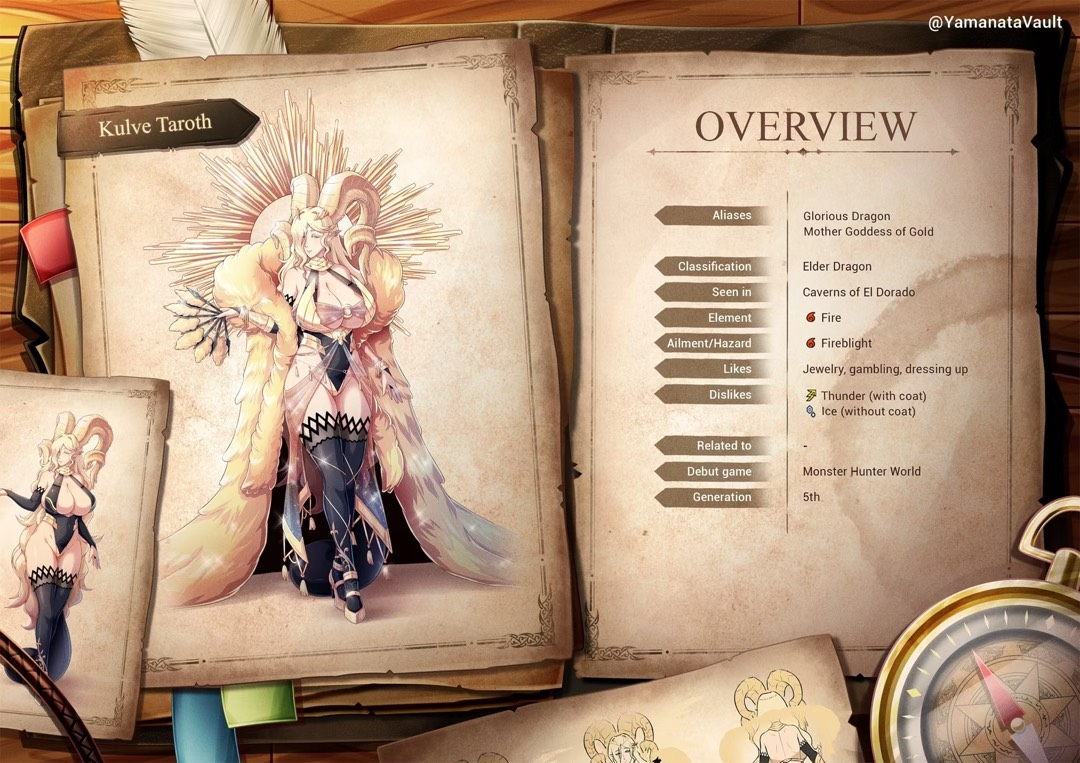Open the green bookmark tab
This screenshot has height=763, width=1080.
click(258, 703)
